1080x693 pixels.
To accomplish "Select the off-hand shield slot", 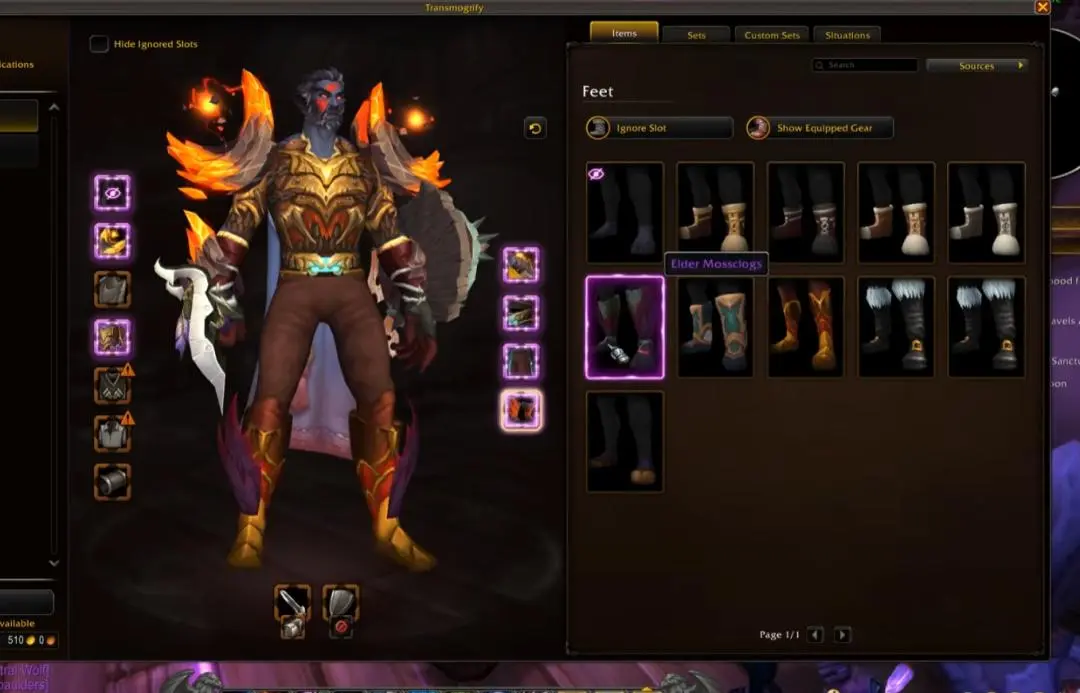I will [341, 603].
